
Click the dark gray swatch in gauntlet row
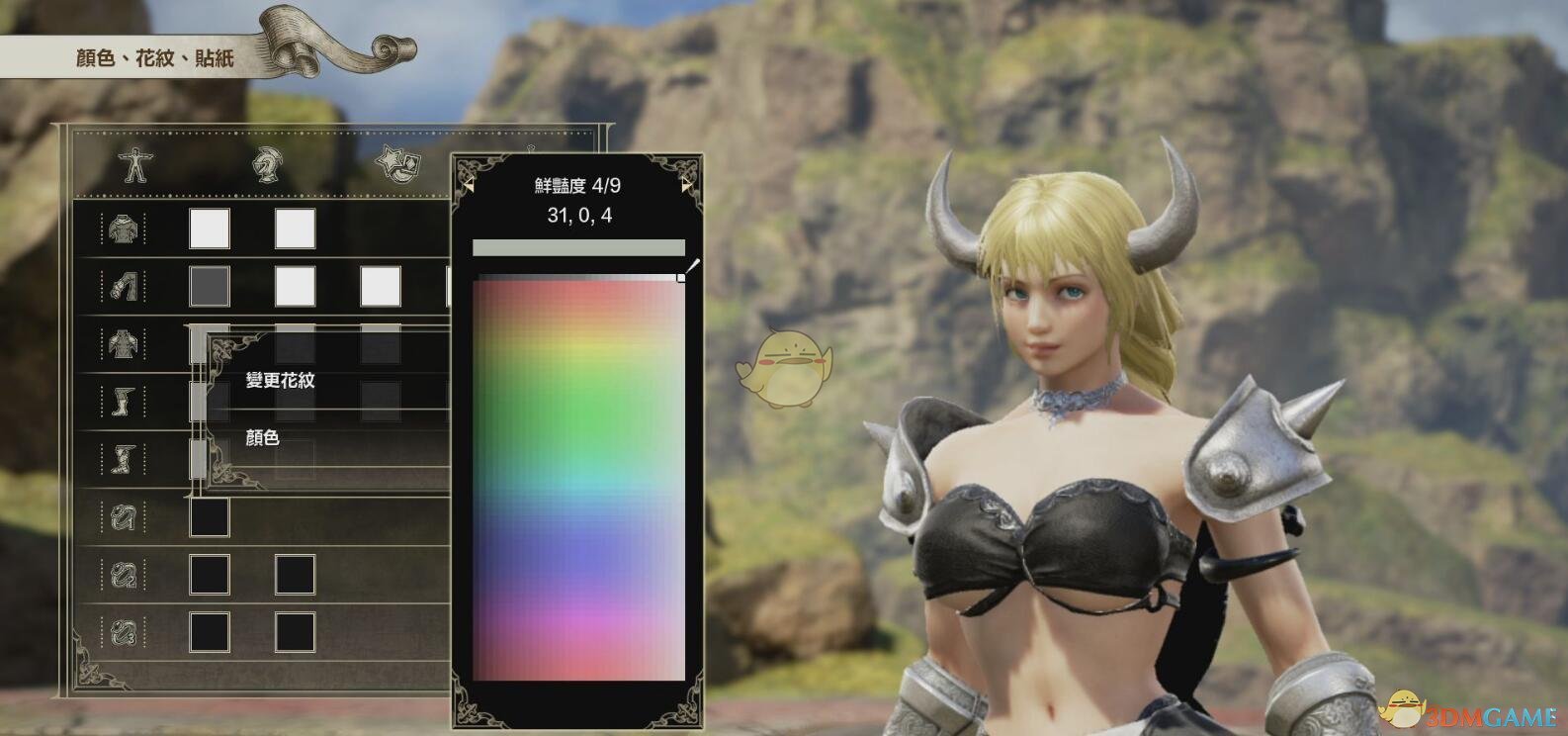tap(210, 287)
